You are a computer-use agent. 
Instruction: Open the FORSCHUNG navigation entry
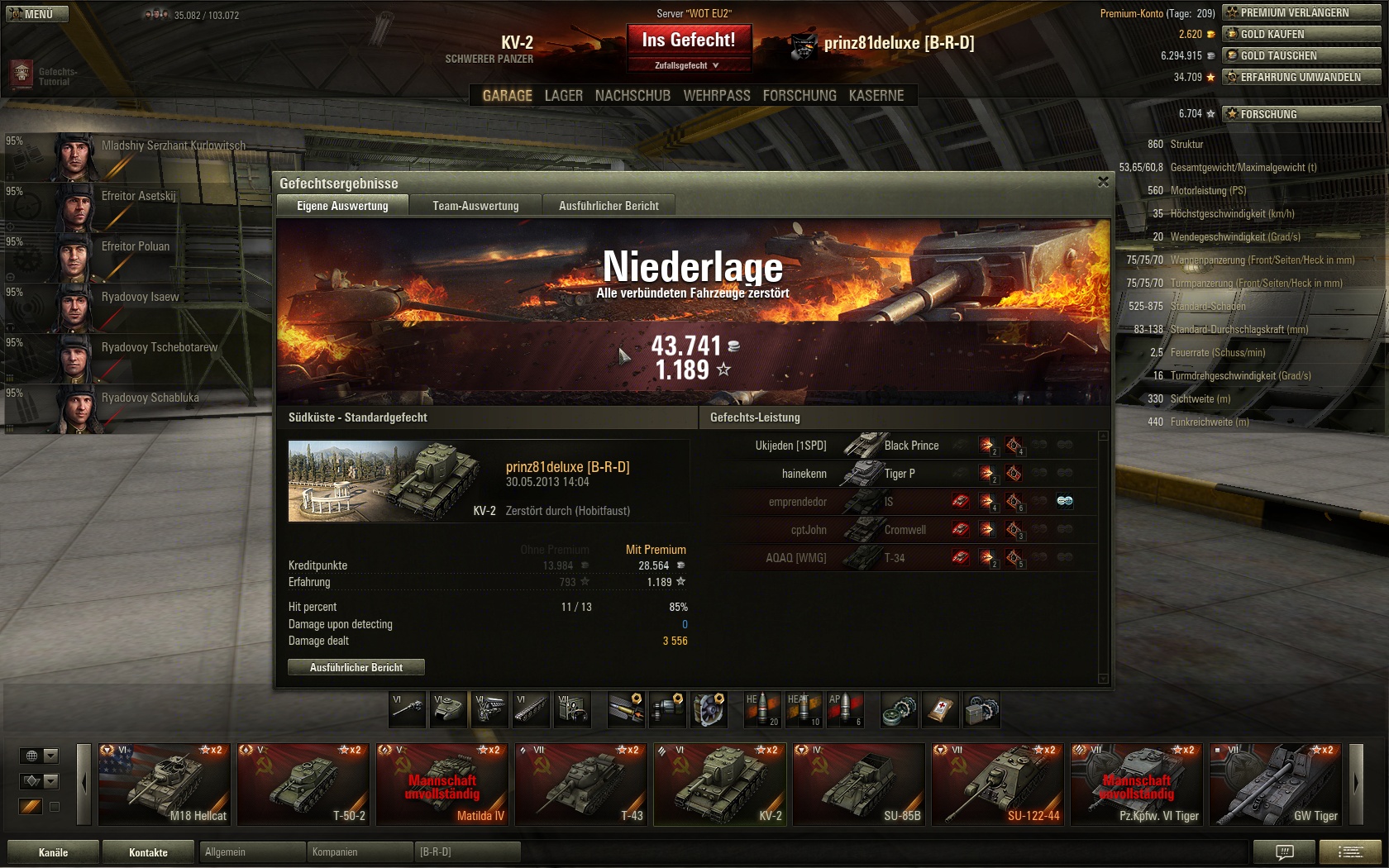point(799,96)
